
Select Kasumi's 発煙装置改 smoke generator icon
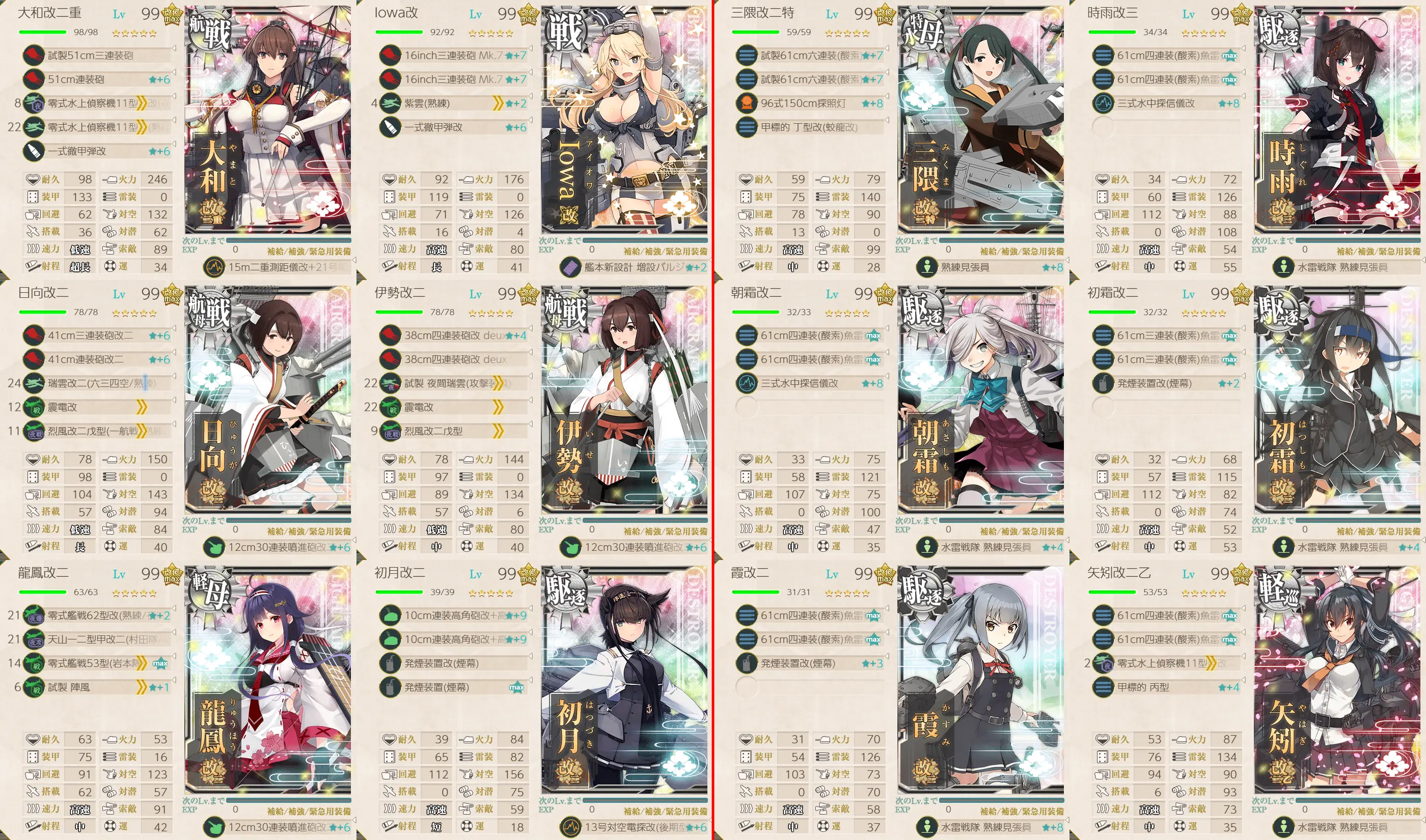point(746,663)
